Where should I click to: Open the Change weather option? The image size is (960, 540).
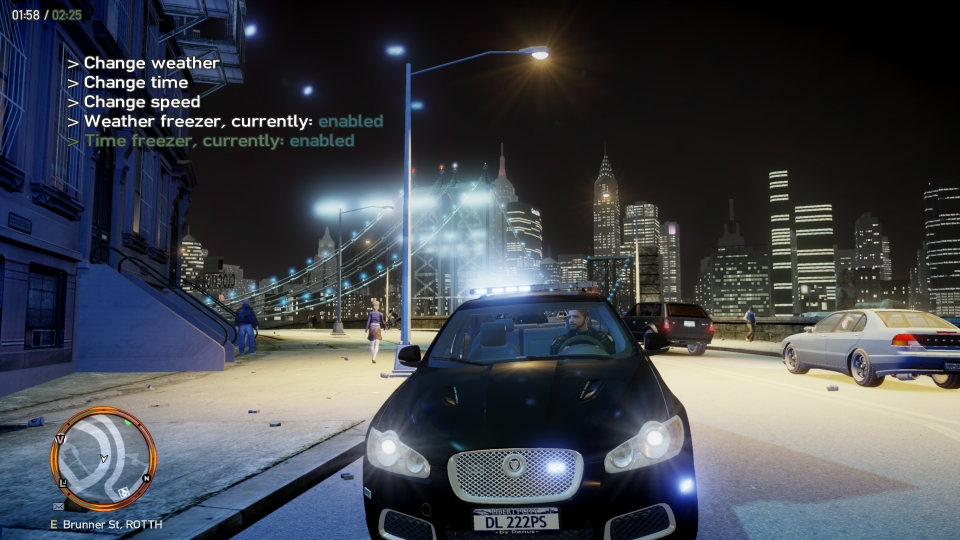click(x=150, y=63)
